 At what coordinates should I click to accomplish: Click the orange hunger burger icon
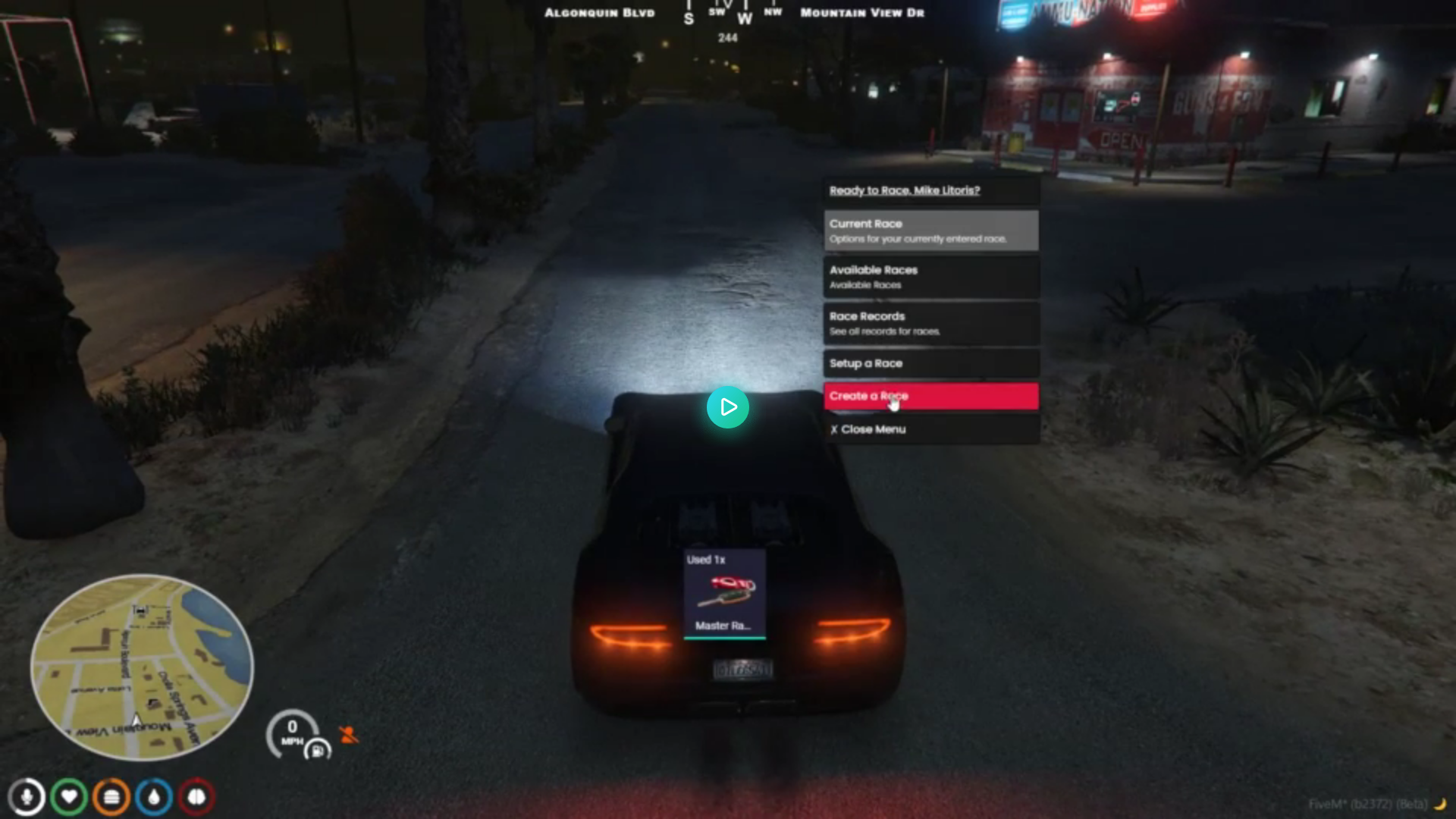[x=111, y=795]
